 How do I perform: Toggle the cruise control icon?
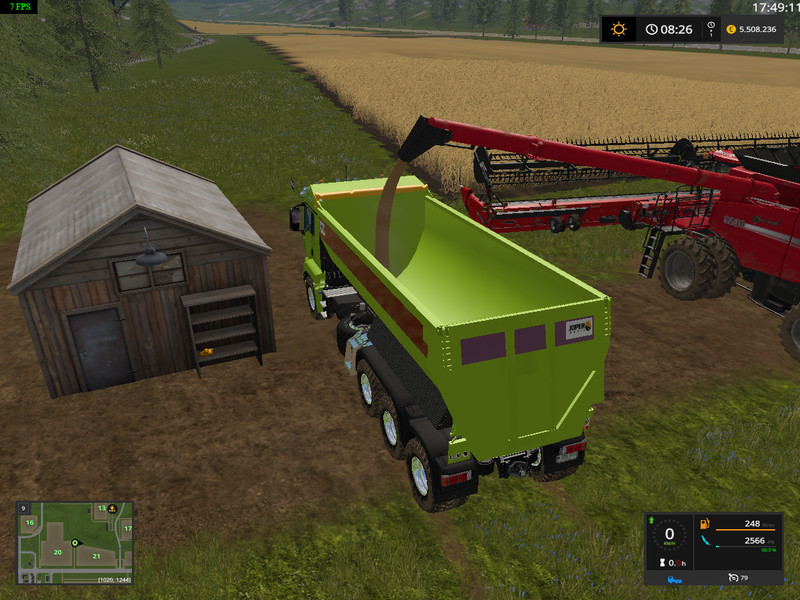click(731, 578)
